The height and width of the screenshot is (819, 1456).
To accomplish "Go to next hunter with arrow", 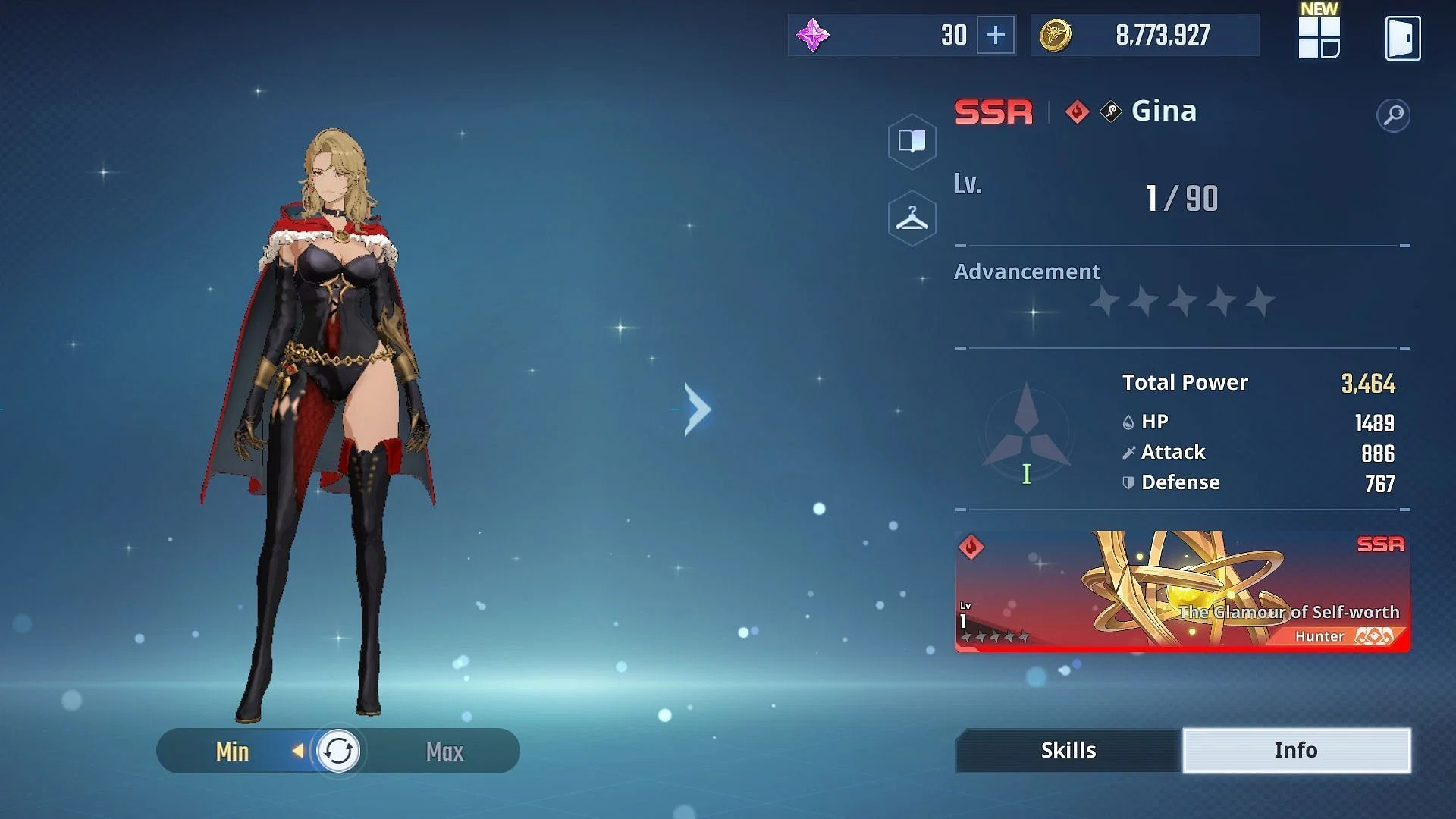I will 697,409.
